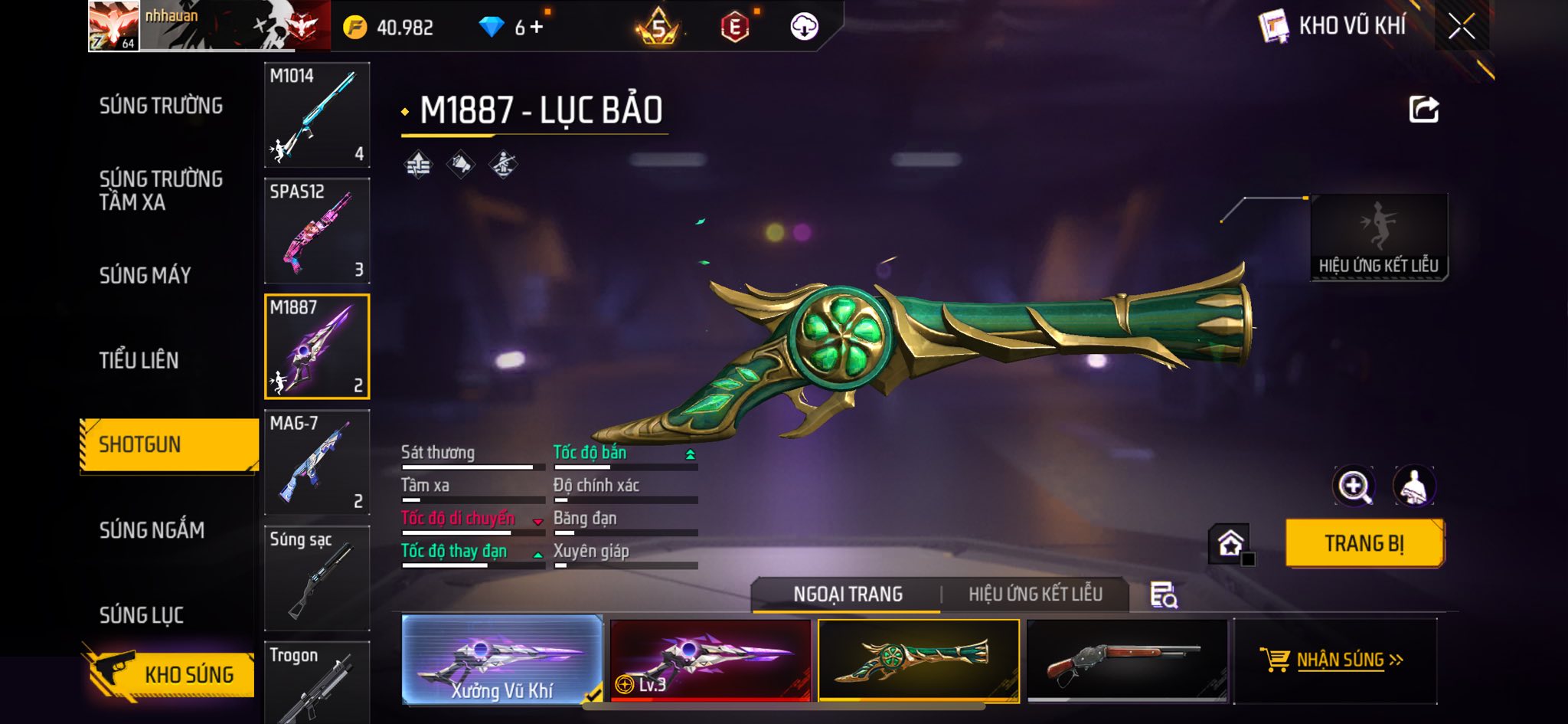Pick the MAG-7 weapon tile
Image resolution: width=1568 pixels, height=724 pixels.
pos(317,462)
